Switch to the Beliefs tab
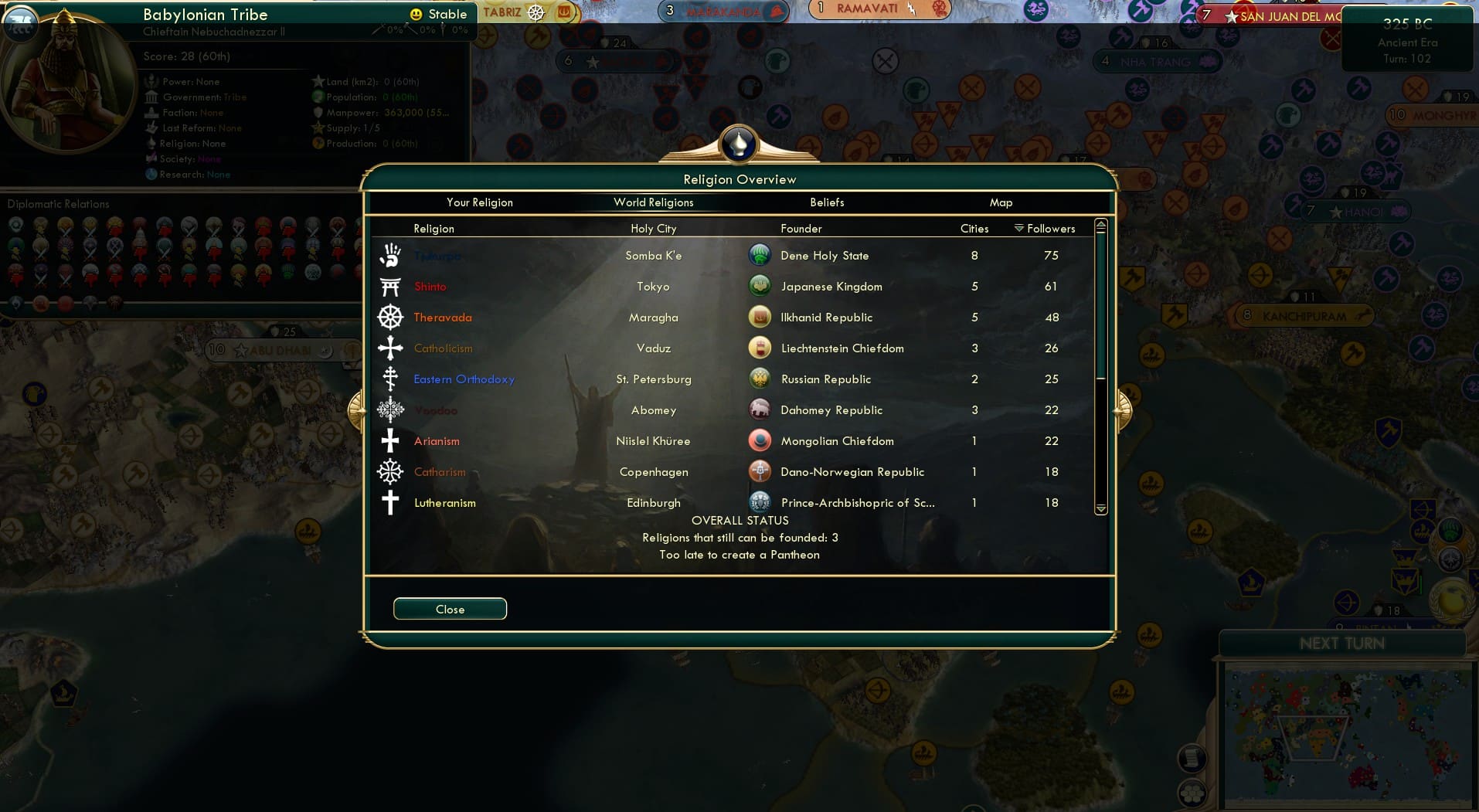 click(826, 202)
